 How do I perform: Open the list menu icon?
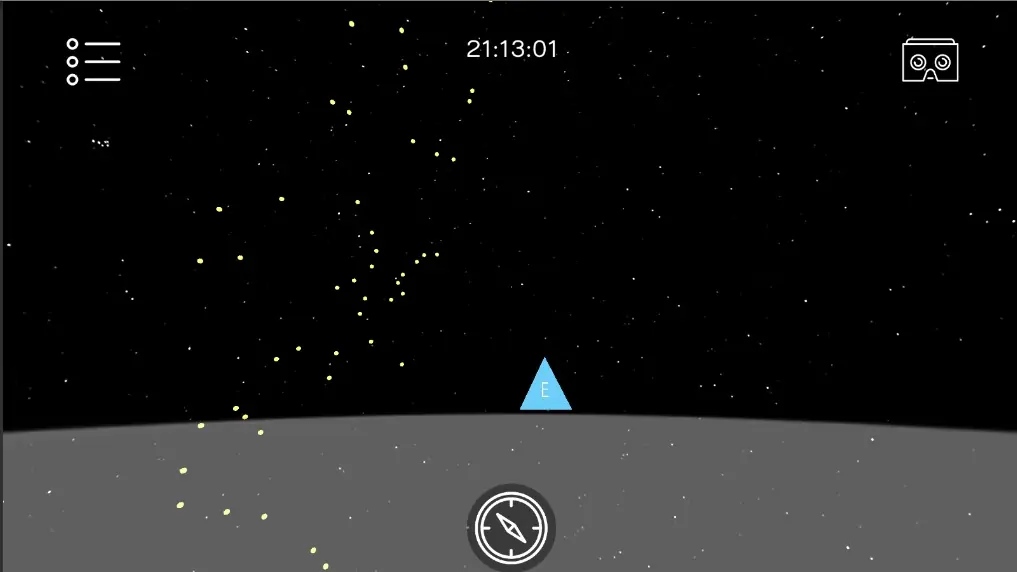point(93,62)
